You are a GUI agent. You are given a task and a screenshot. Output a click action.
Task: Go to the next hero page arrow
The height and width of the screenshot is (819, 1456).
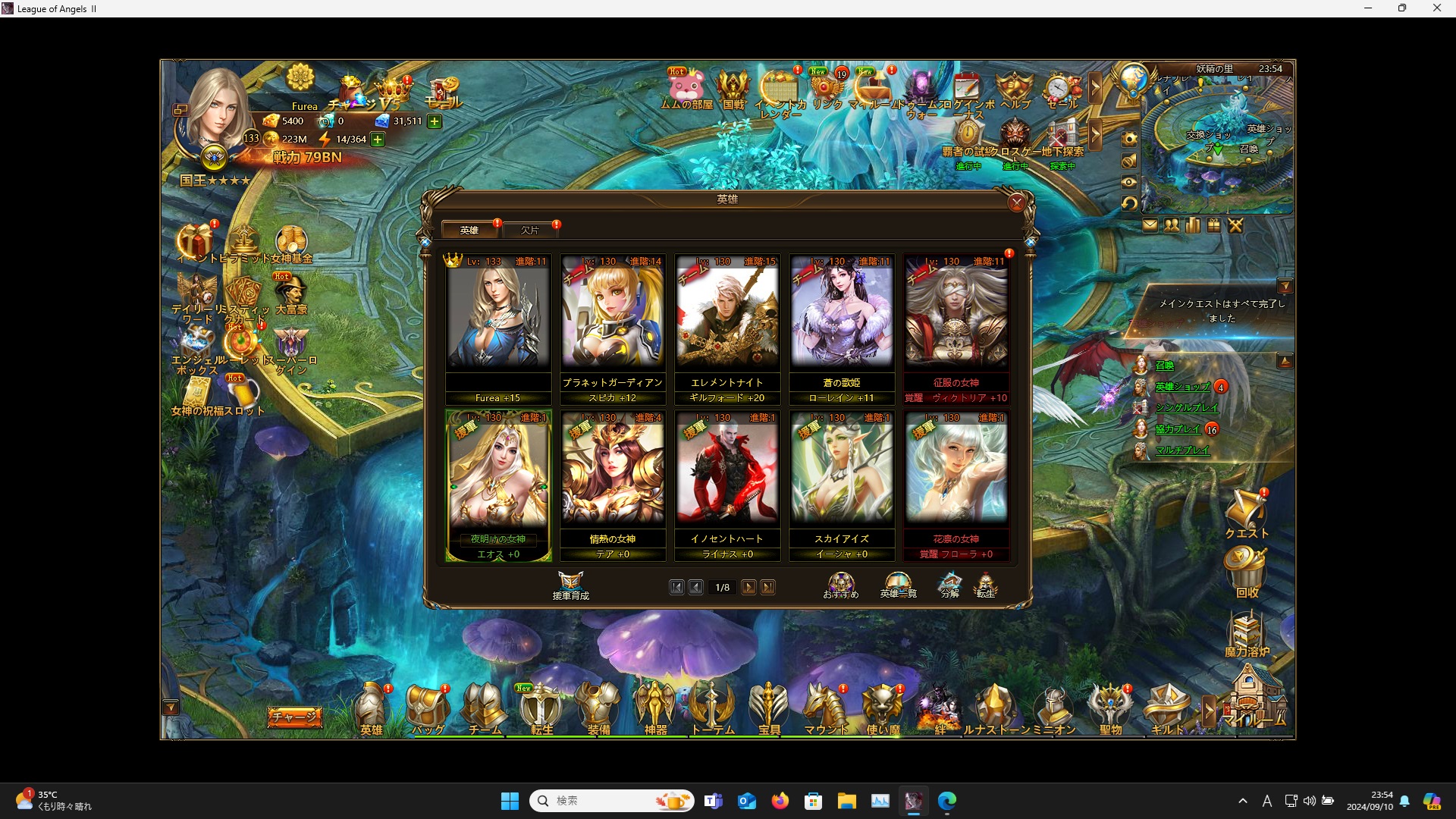pos(749,587)
